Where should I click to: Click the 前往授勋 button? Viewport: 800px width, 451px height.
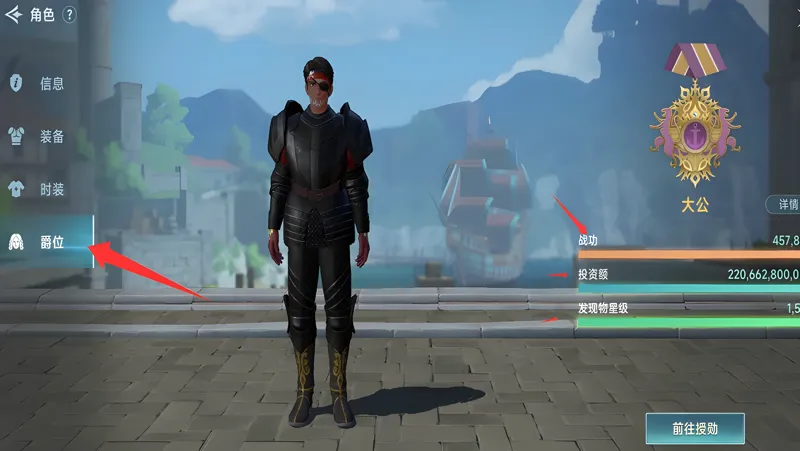[x=695, y=427]
